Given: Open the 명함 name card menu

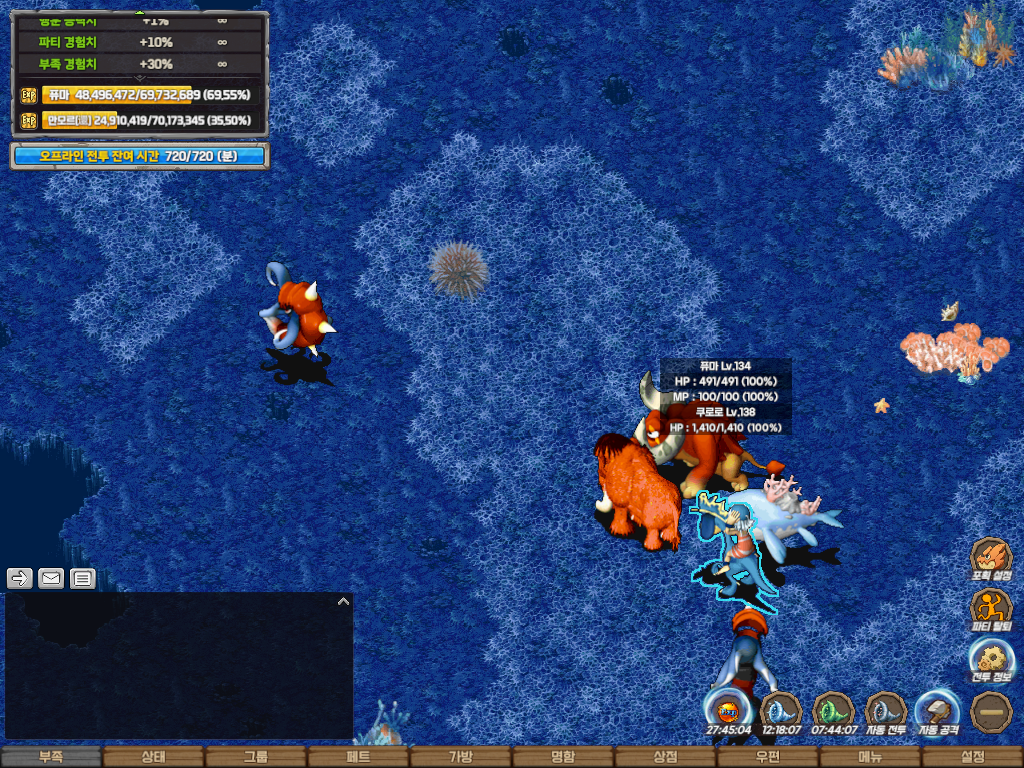Looking at the screenshot, I should (563, 757).
